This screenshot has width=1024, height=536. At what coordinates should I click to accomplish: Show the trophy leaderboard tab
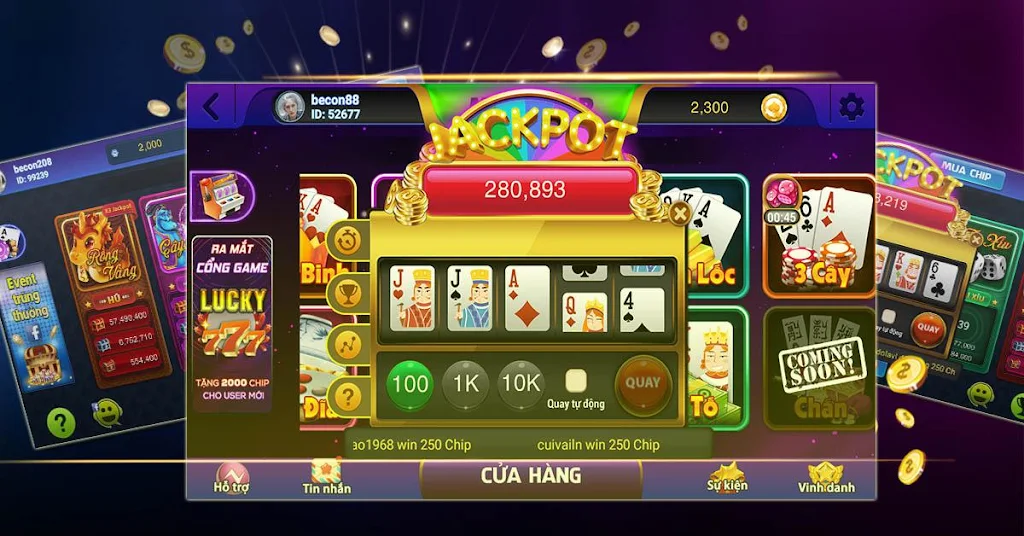348,292
